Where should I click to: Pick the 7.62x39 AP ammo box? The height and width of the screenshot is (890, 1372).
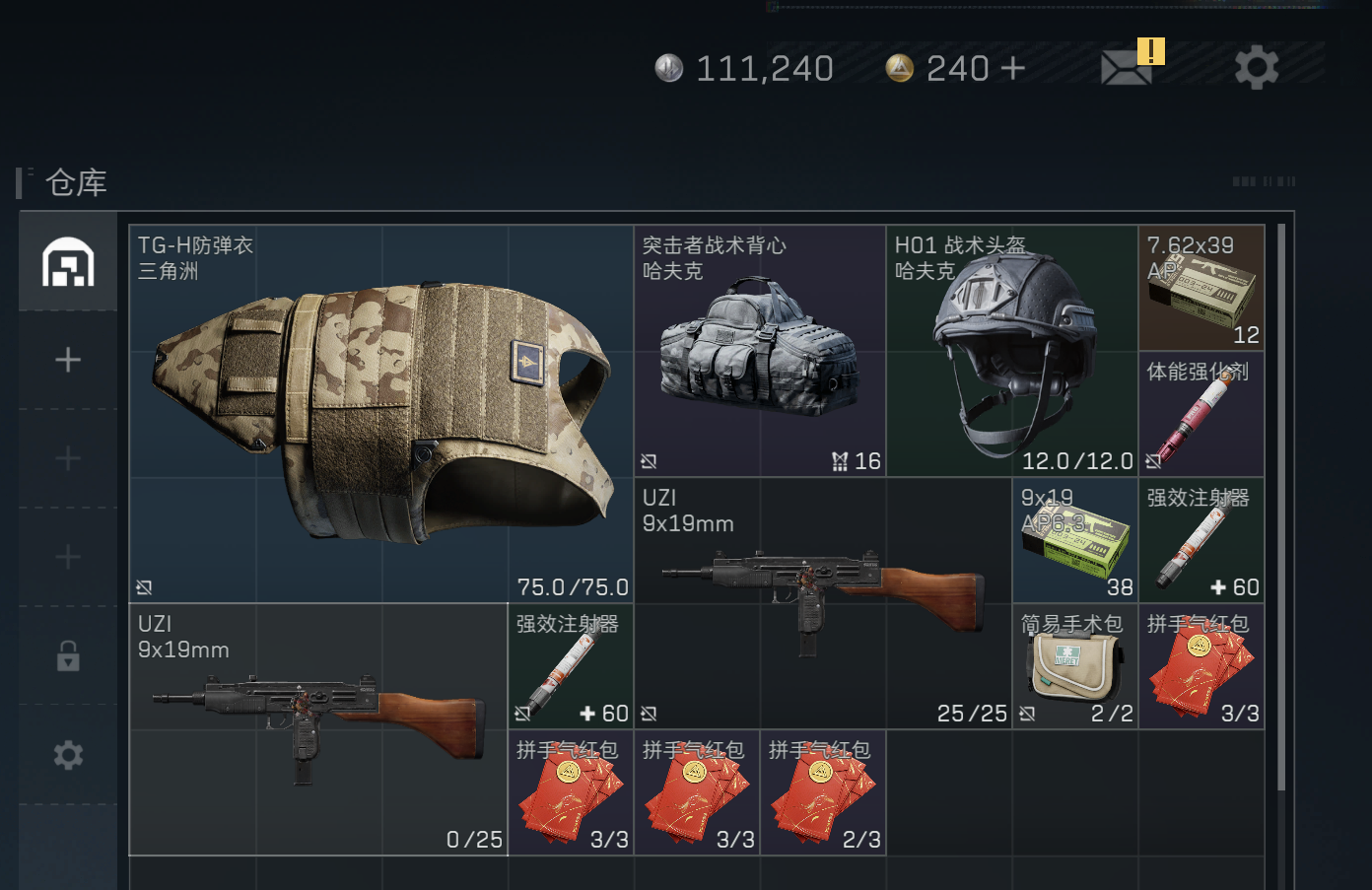pos(1201,288)
